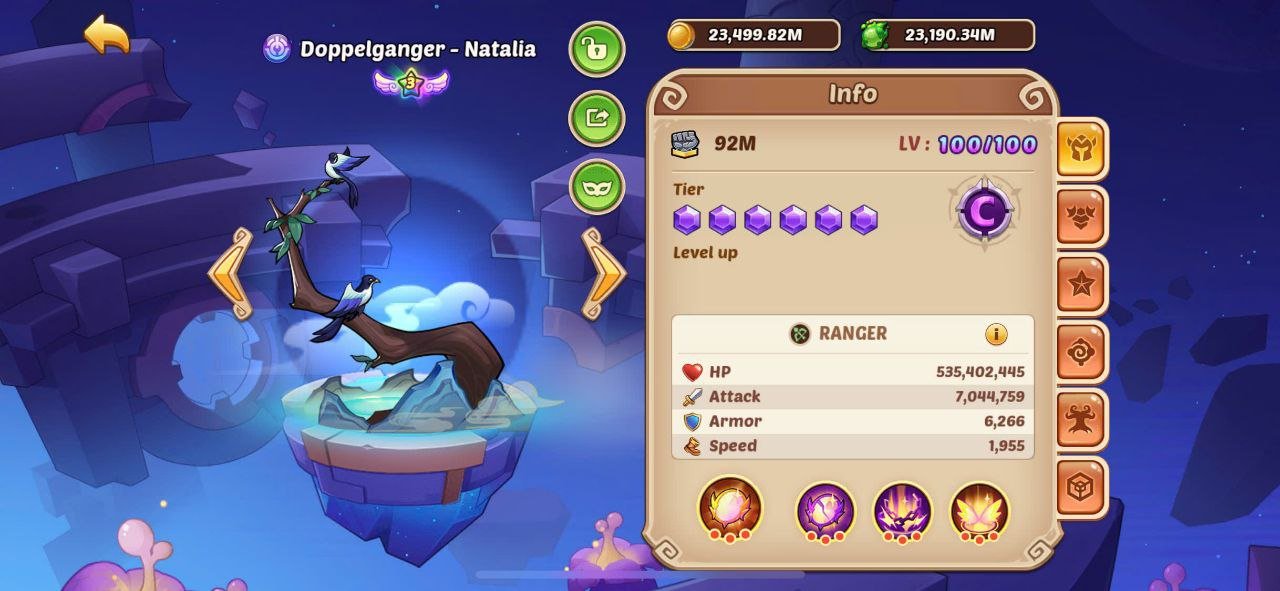Show the previous hero with left arrow
1280x591 pixels.
point(230,273)
